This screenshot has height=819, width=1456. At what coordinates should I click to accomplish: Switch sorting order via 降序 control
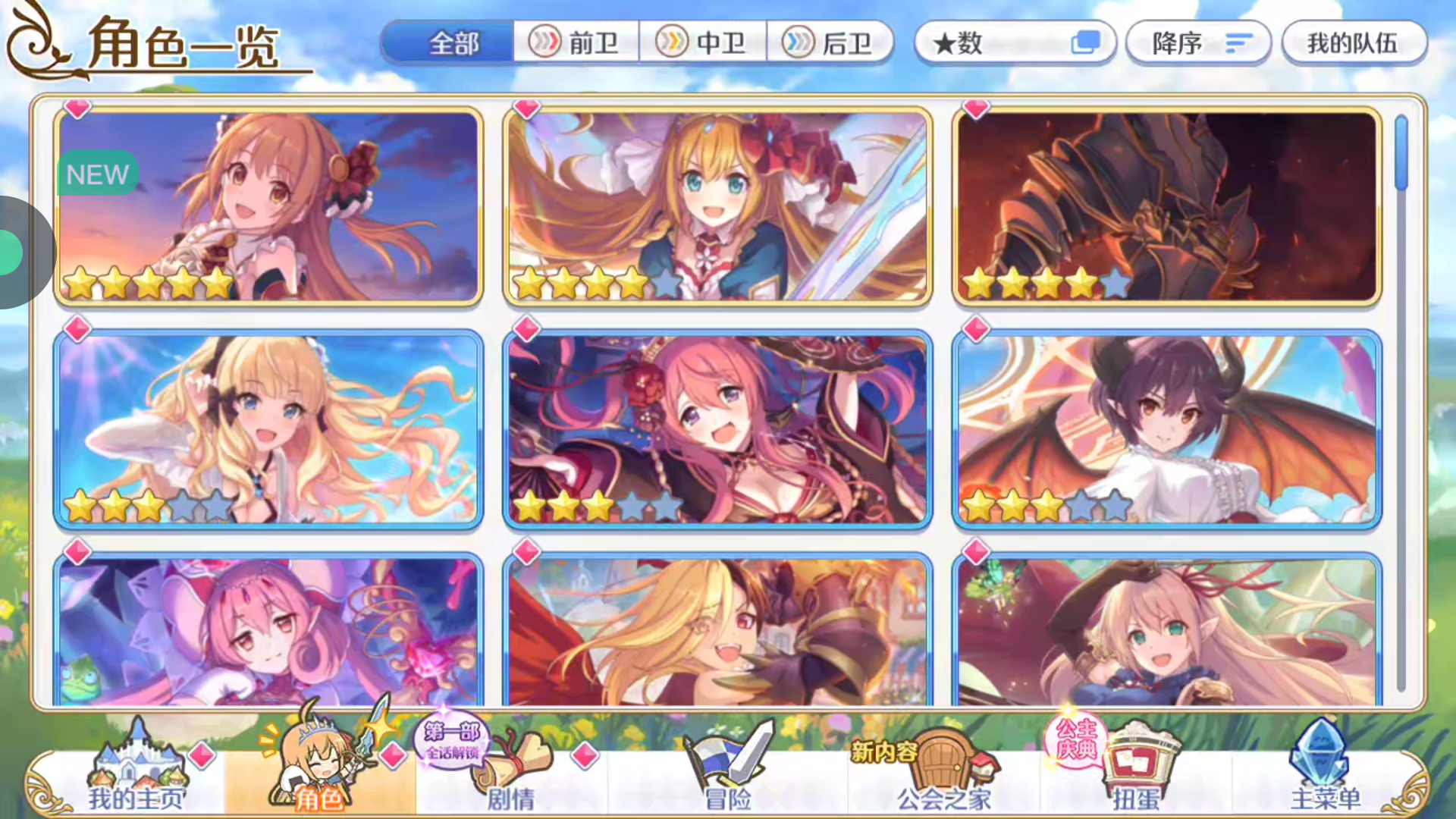1198,43
